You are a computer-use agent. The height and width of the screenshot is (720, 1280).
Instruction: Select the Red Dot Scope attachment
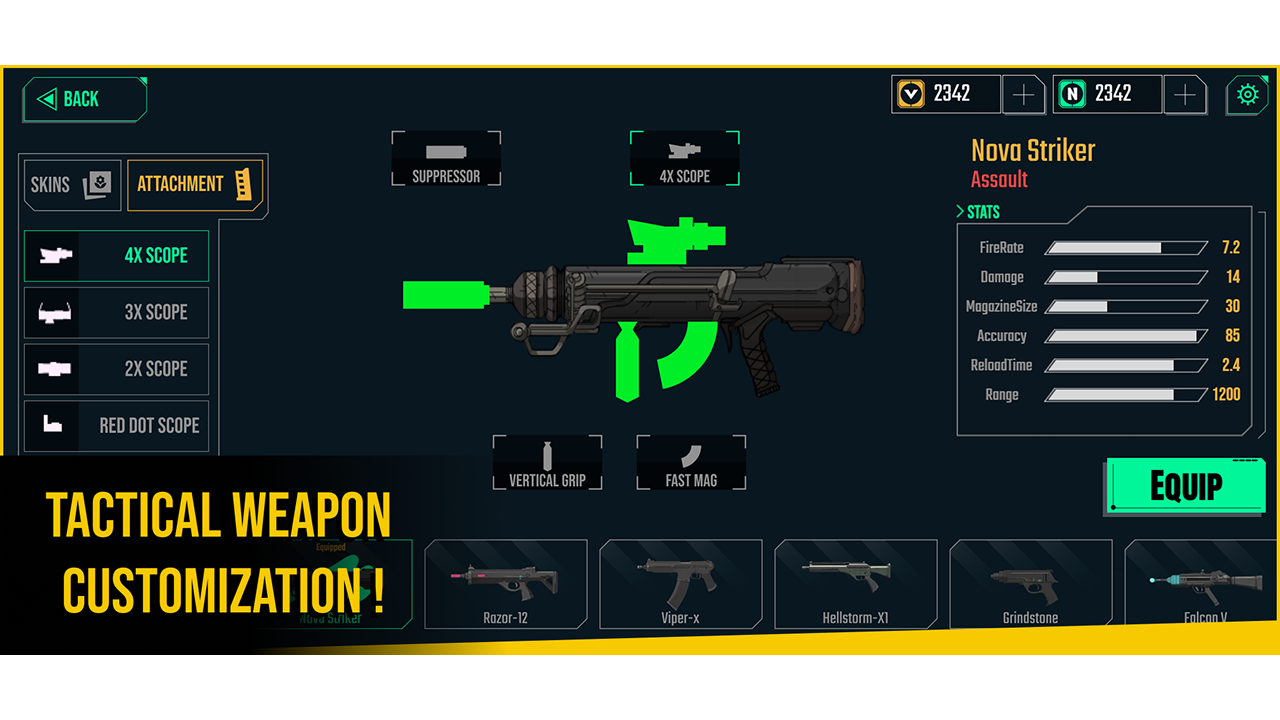pyautogui.click(x=115, y=425)
